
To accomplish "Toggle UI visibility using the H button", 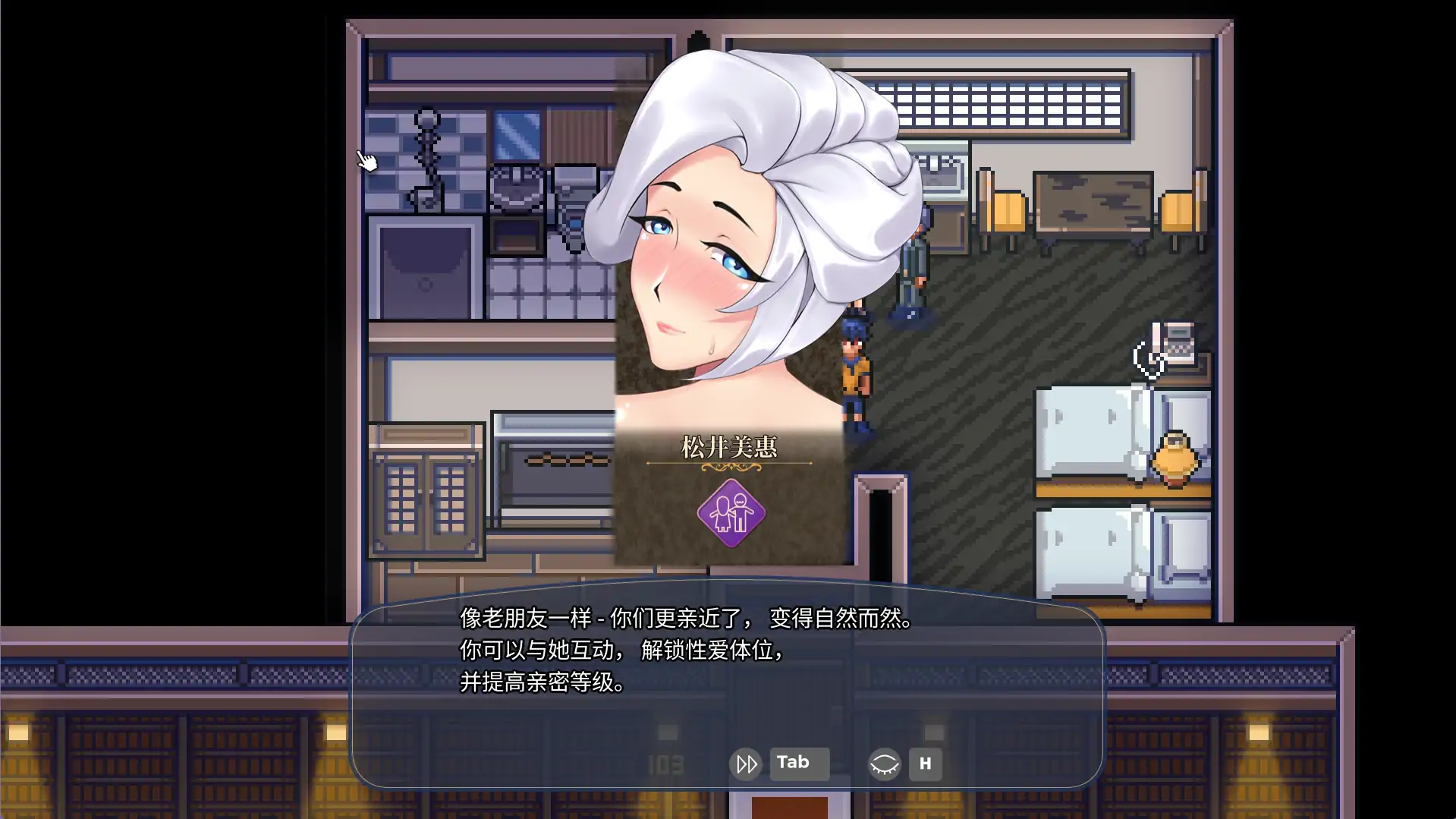I will point(926,764).
